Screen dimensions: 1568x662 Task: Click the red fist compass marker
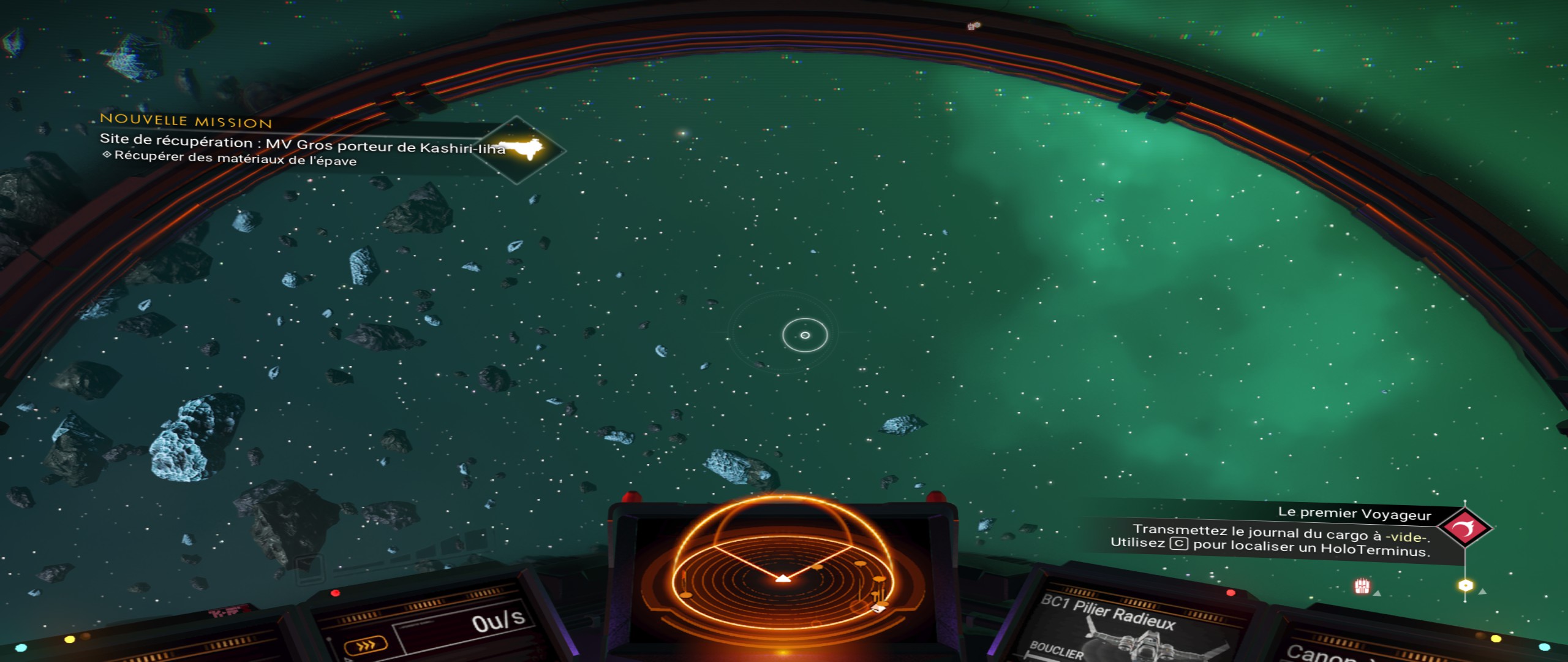pyautogui.click(x=1362, y=587)
